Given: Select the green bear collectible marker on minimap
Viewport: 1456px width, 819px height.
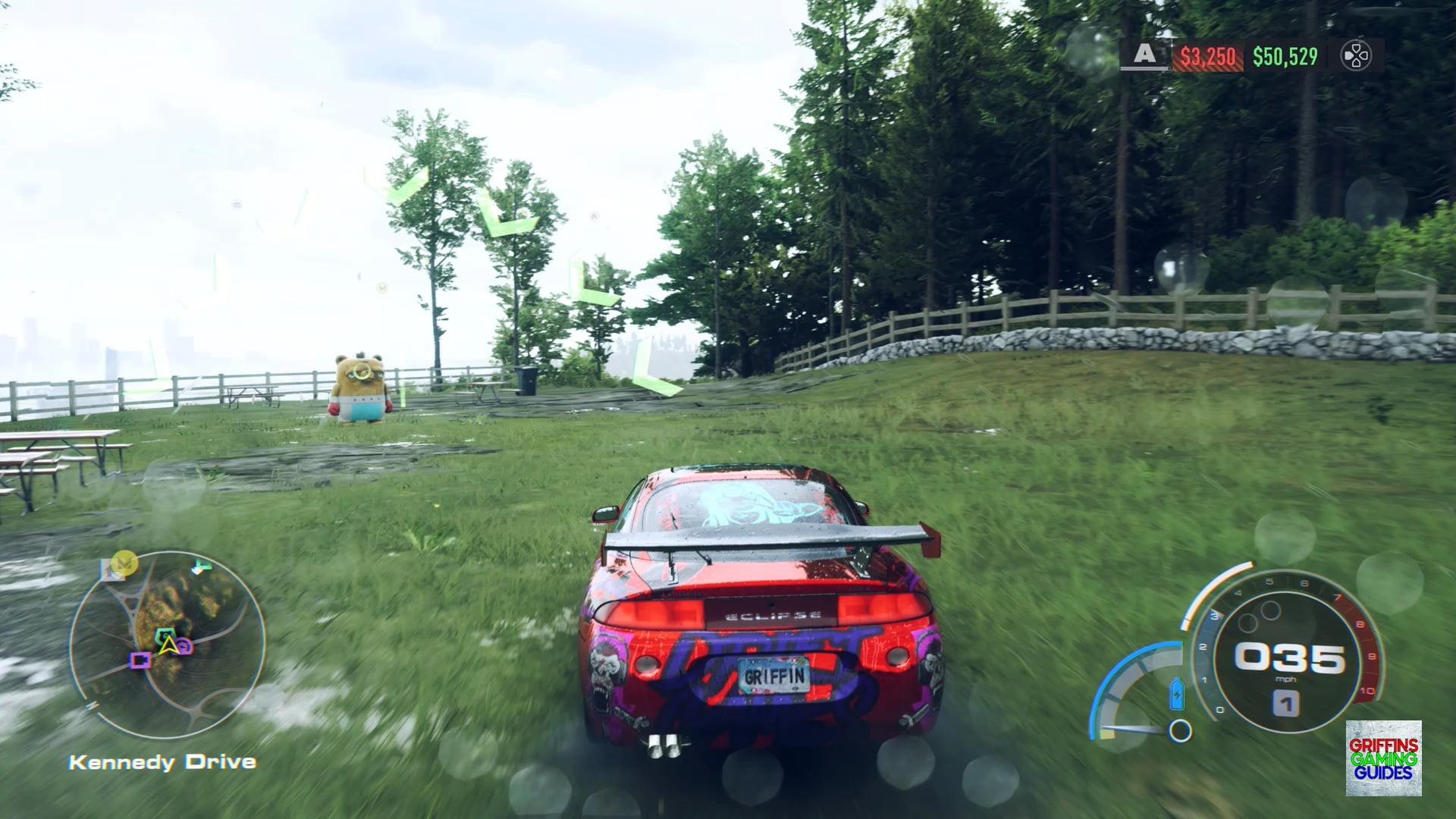Looking at the screenshot, I should 164,635.
